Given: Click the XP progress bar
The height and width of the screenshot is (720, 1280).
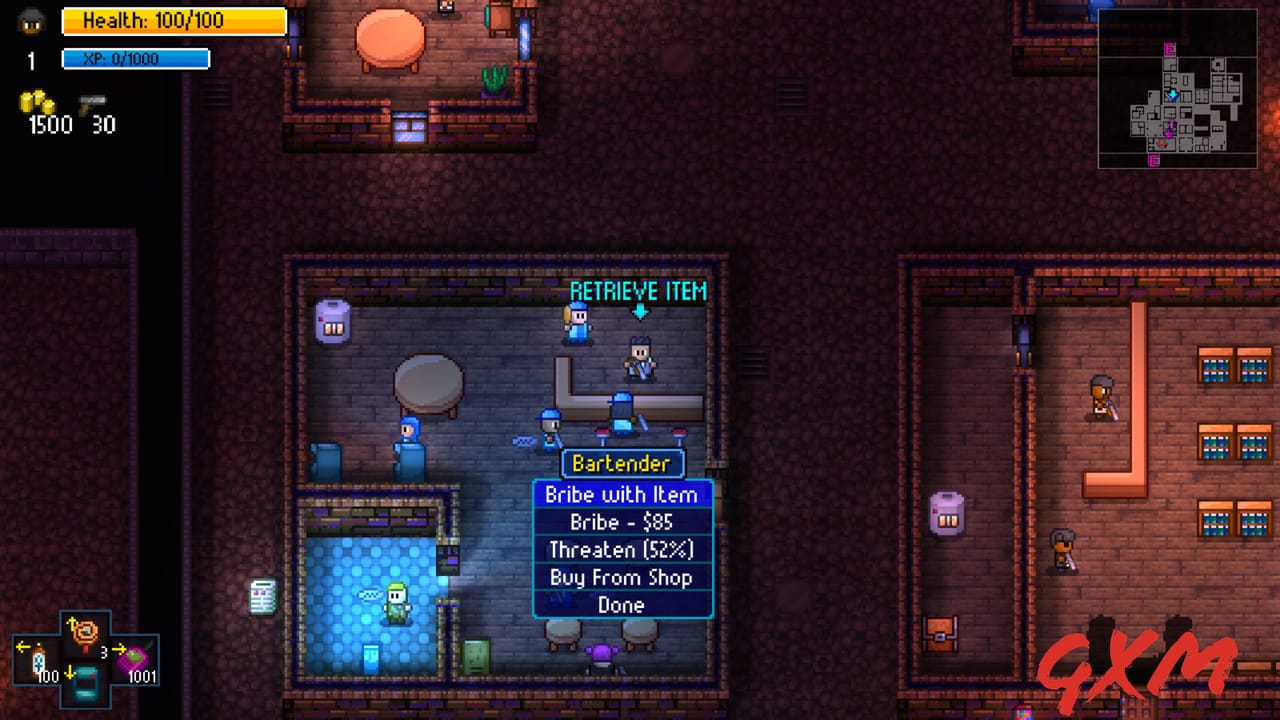Looking at the screenshot, I should point(136,58).
